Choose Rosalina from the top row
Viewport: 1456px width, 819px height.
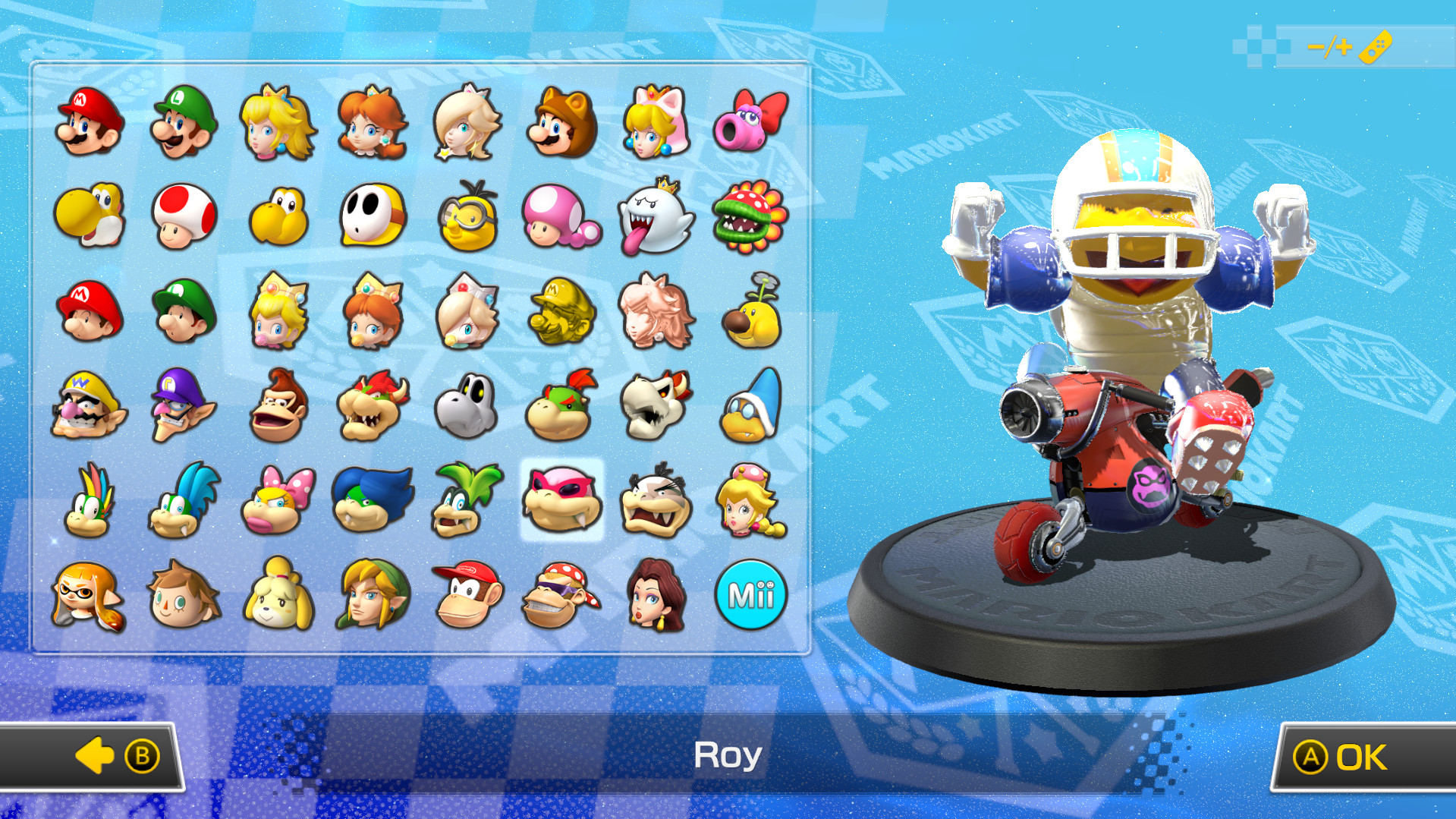coord(467,125)
